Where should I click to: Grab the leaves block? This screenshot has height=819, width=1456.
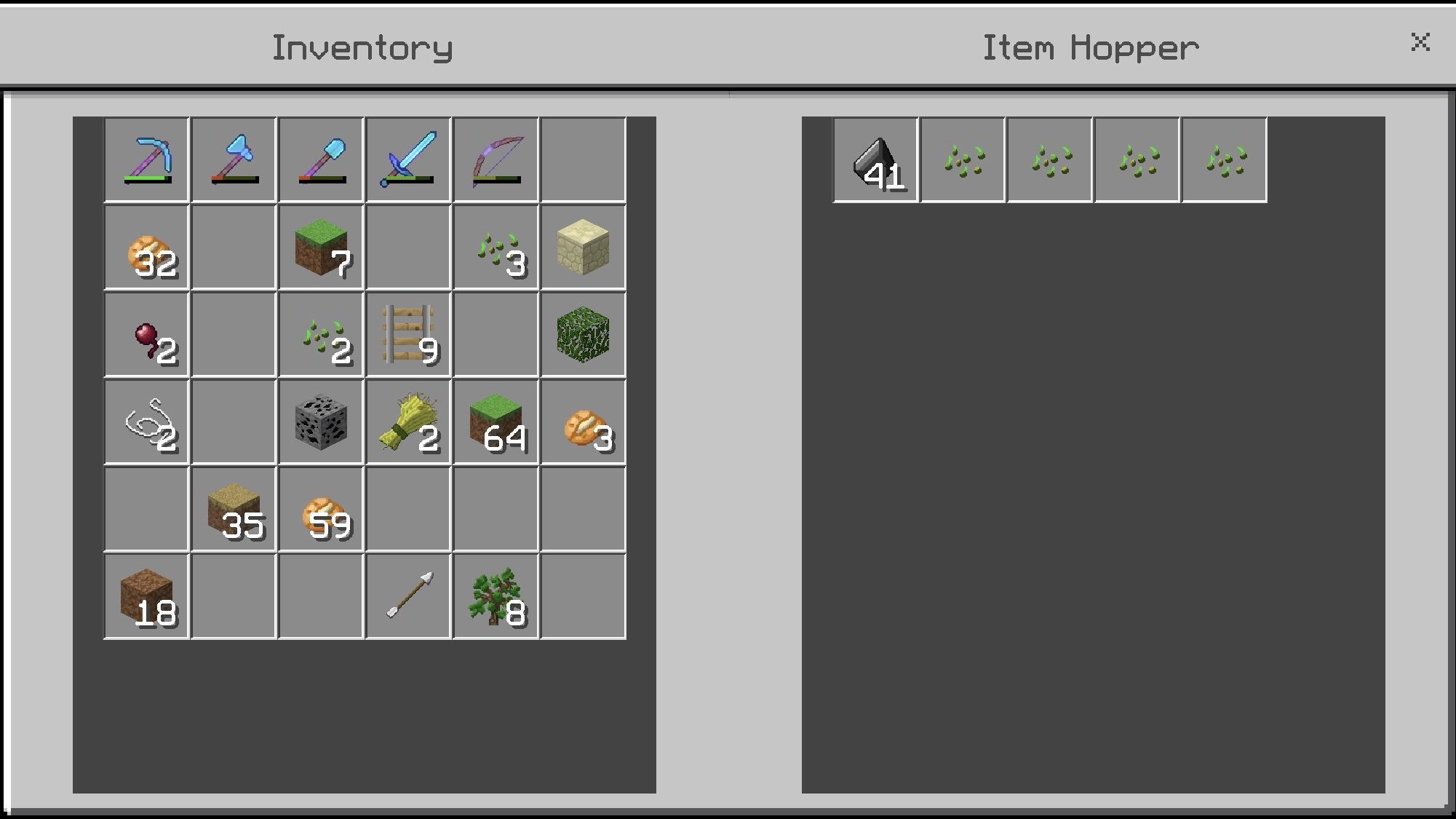[583, 334]
